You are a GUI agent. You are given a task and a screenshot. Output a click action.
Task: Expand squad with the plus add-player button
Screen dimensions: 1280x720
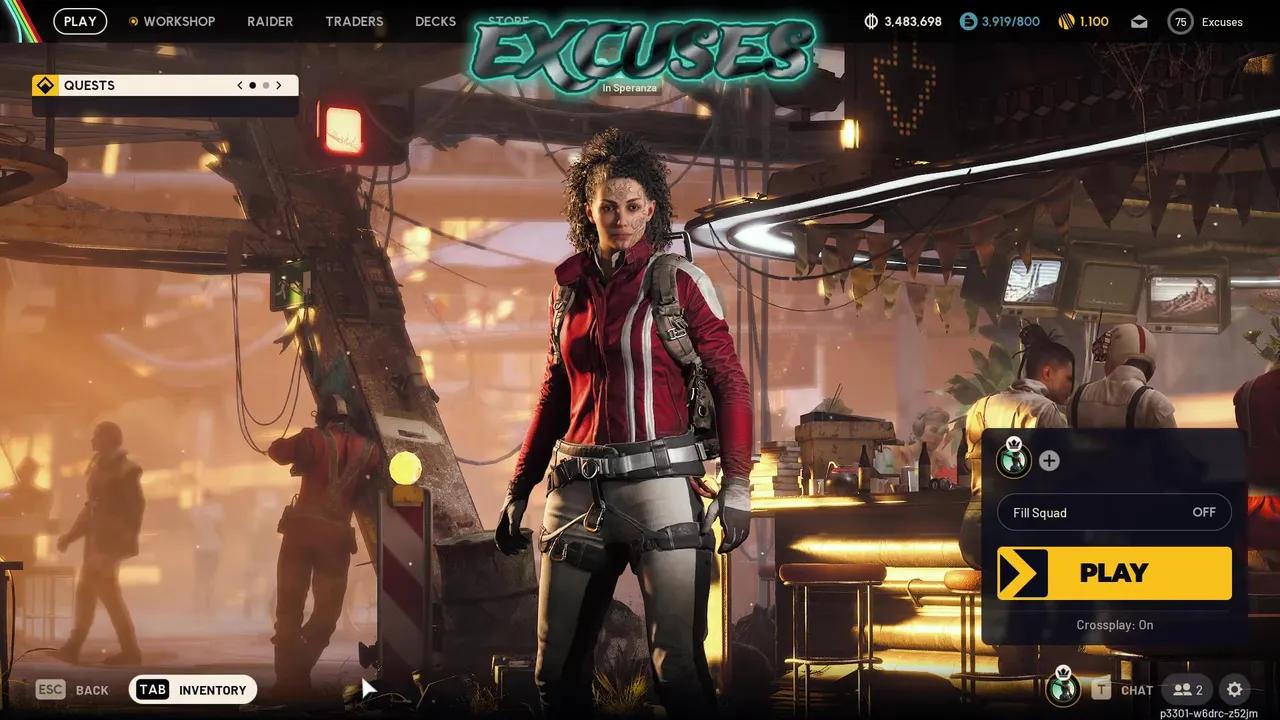(1049, 461)
